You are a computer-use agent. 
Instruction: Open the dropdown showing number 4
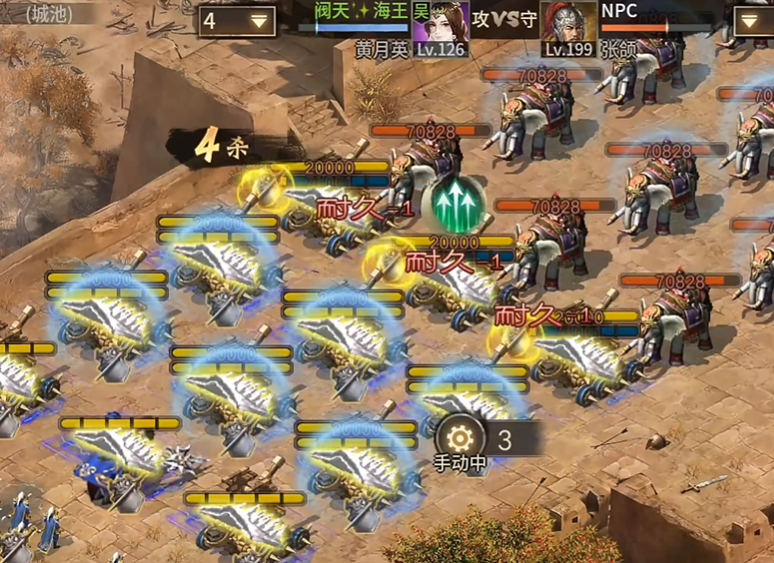point(237,21)
